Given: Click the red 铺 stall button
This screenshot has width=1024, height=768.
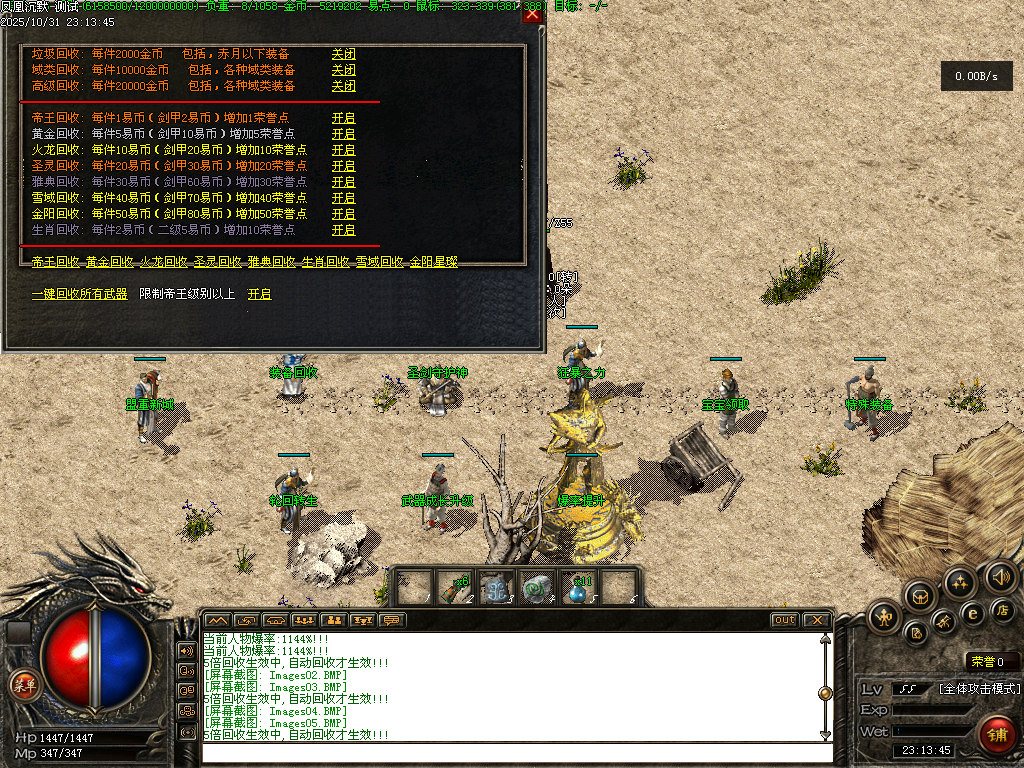Looking at the screenshot, I should point(996,733).
